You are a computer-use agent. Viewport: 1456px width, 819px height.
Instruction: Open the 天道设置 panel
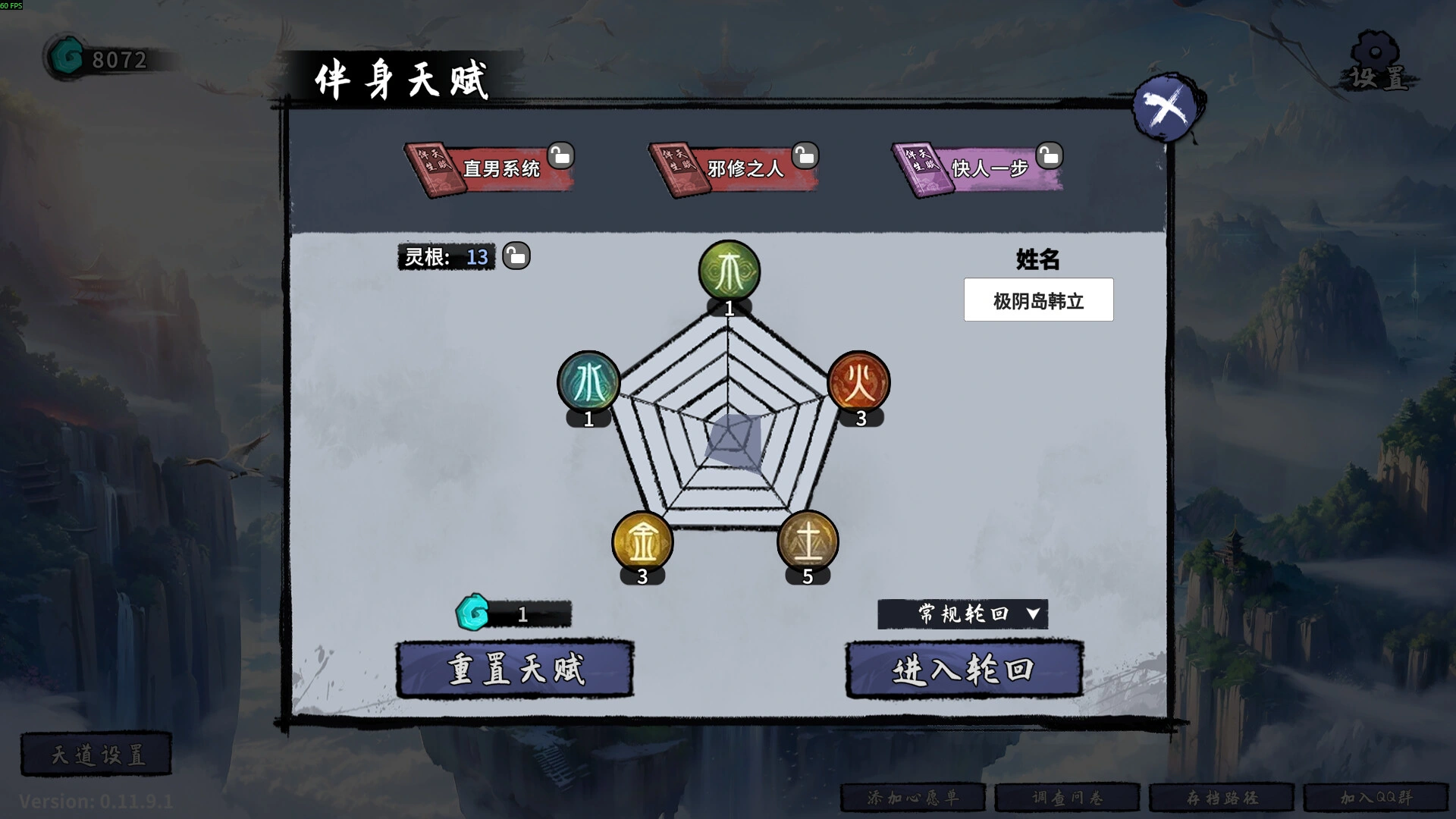point(96,754)
